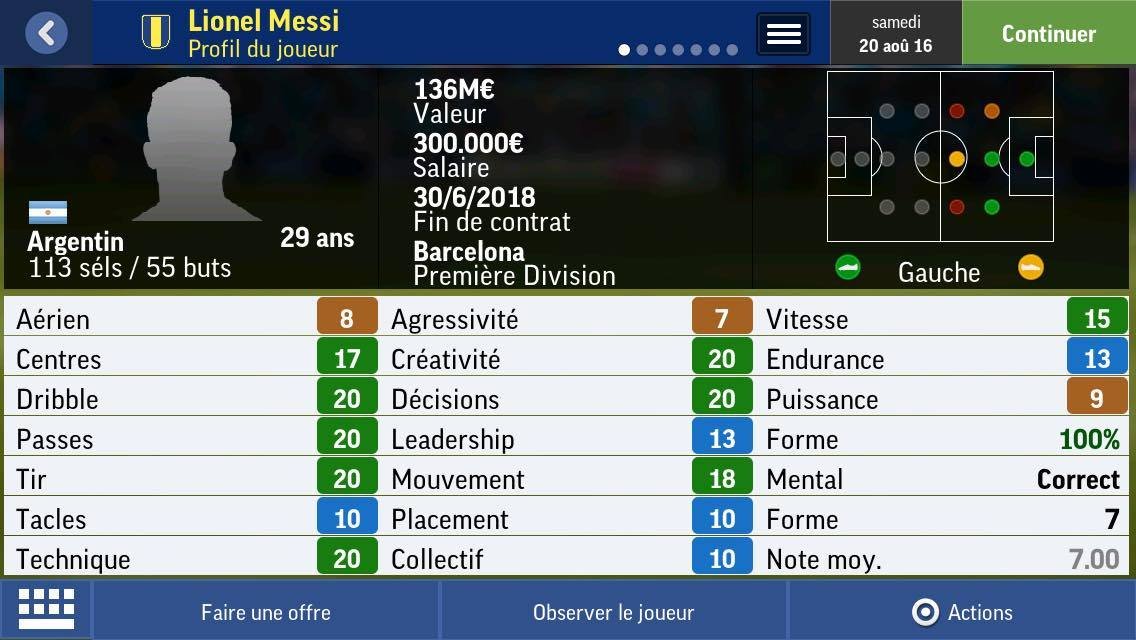Open the grid keypad button

tap(46, 609)
